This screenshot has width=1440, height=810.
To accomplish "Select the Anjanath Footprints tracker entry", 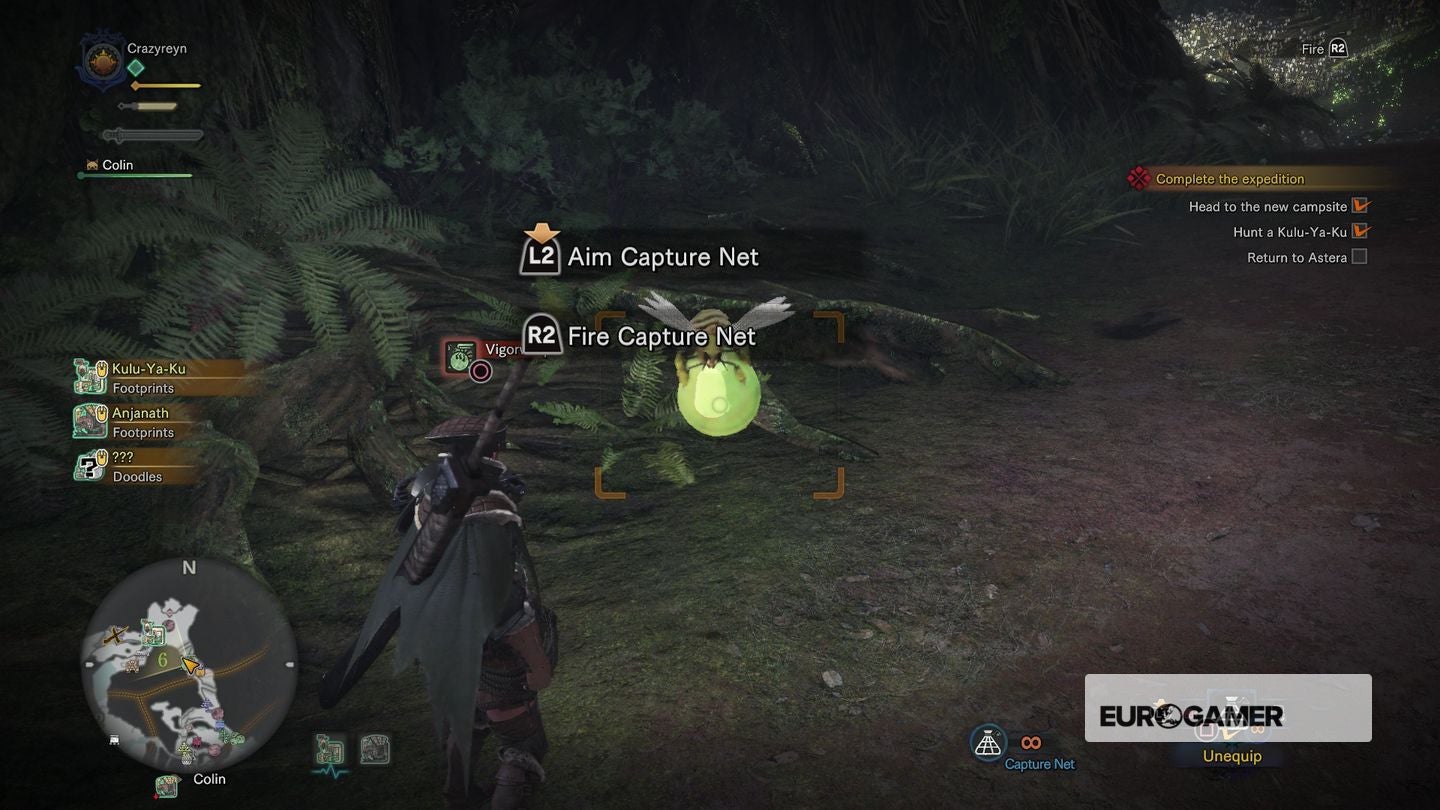I will [x=139, y=421].
